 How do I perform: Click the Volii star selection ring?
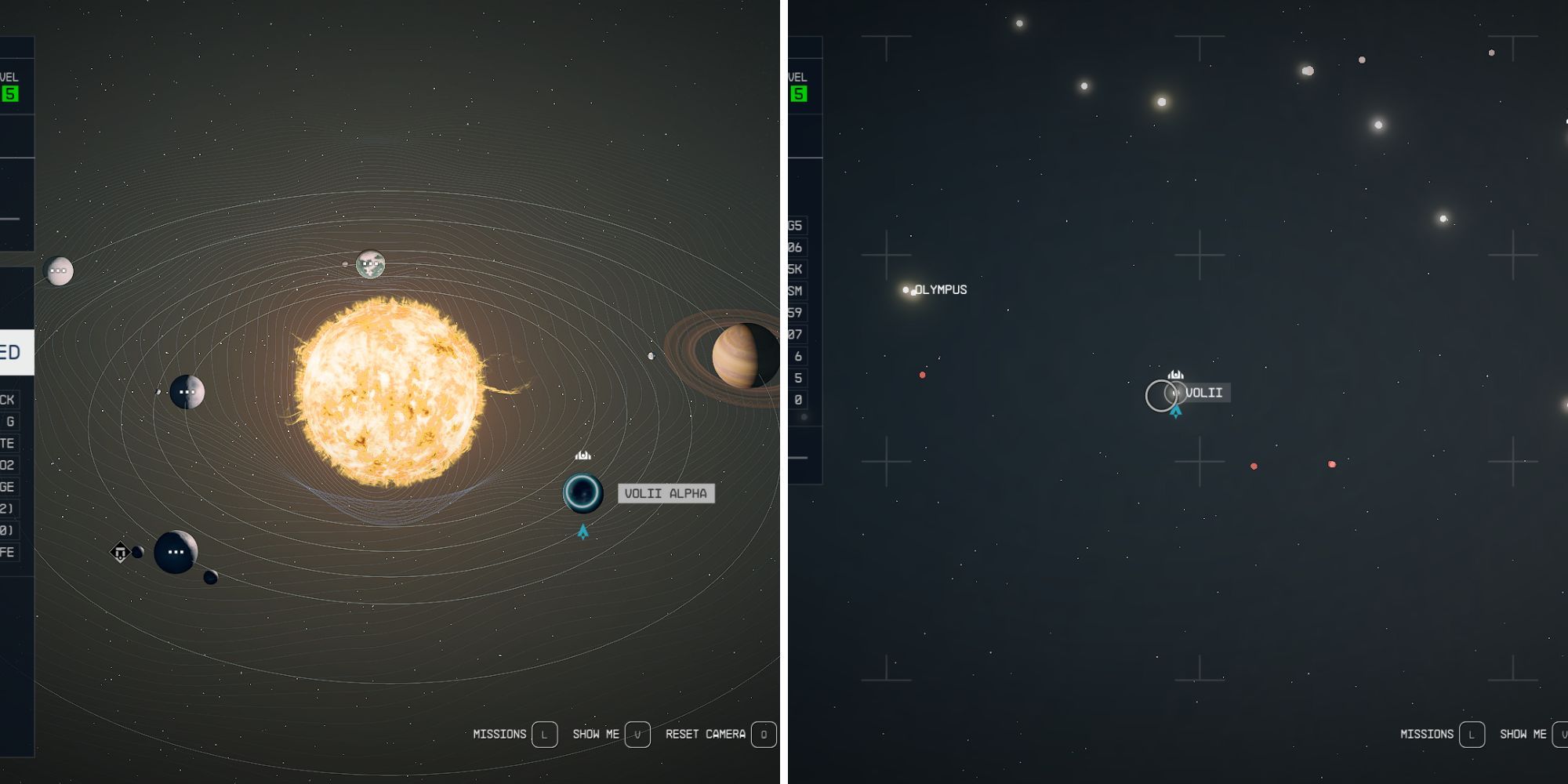pyautogui.click(x=1160, y=396)
